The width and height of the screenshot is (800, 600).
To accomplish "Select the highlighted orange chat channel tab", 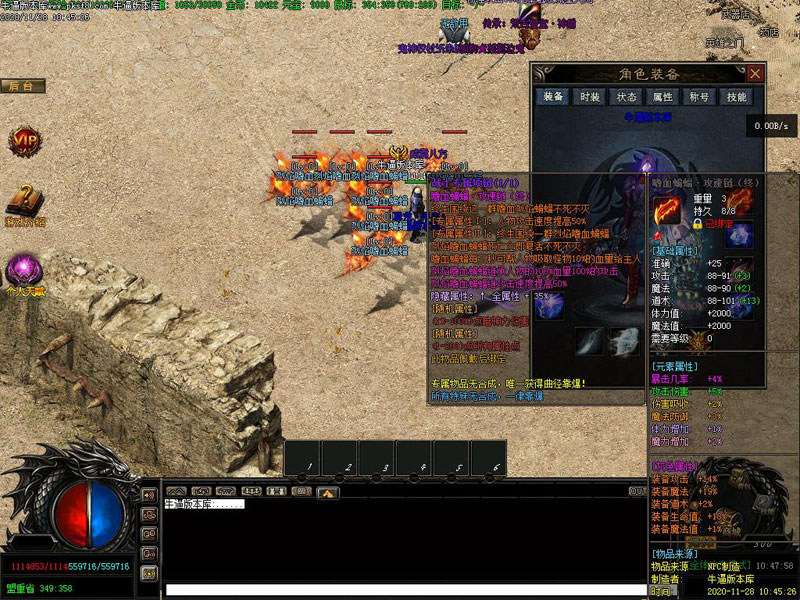I will click(327, 492).
